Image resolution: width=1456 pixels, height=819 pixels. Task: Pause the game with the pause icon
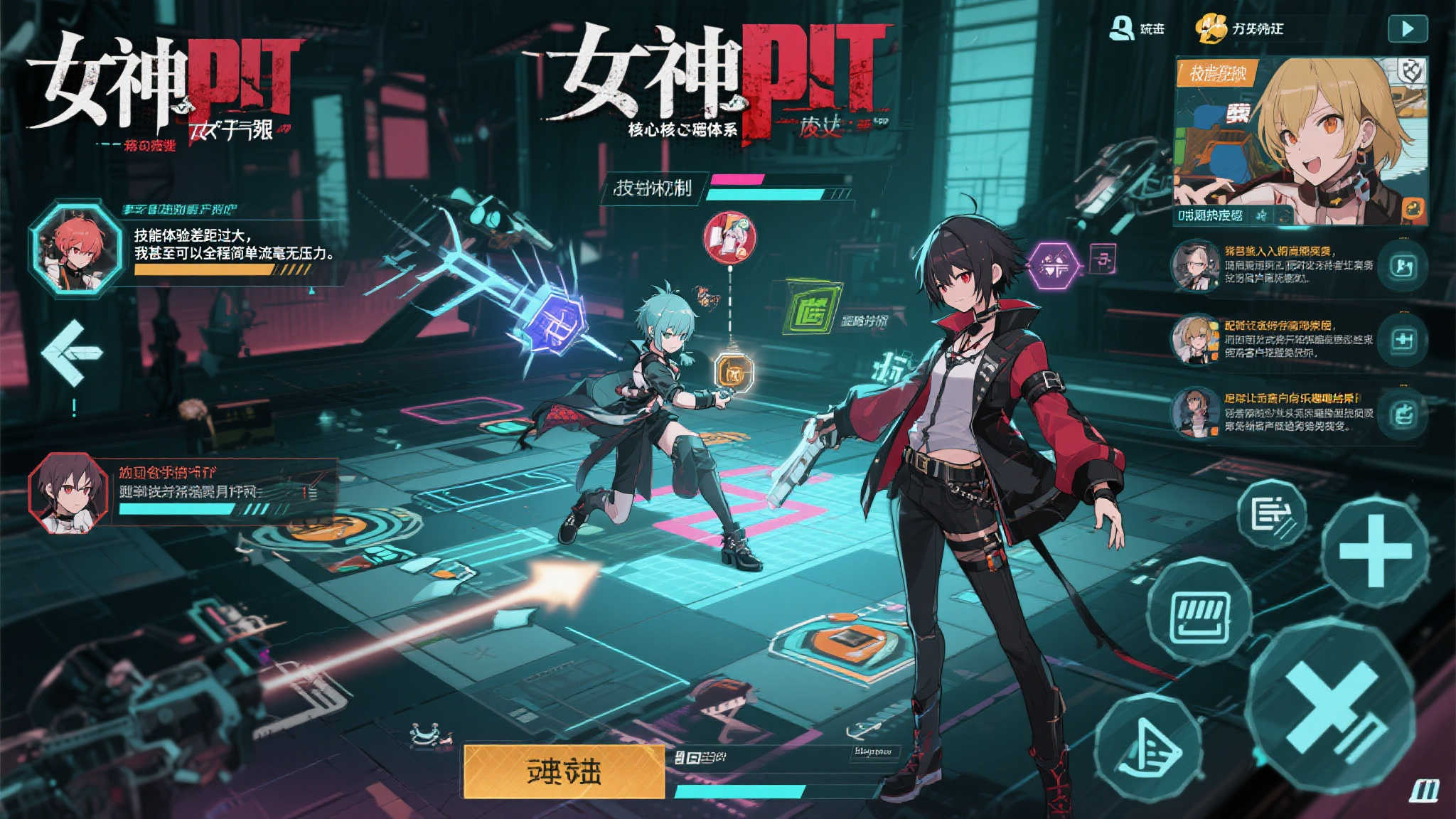point(1423,790)
